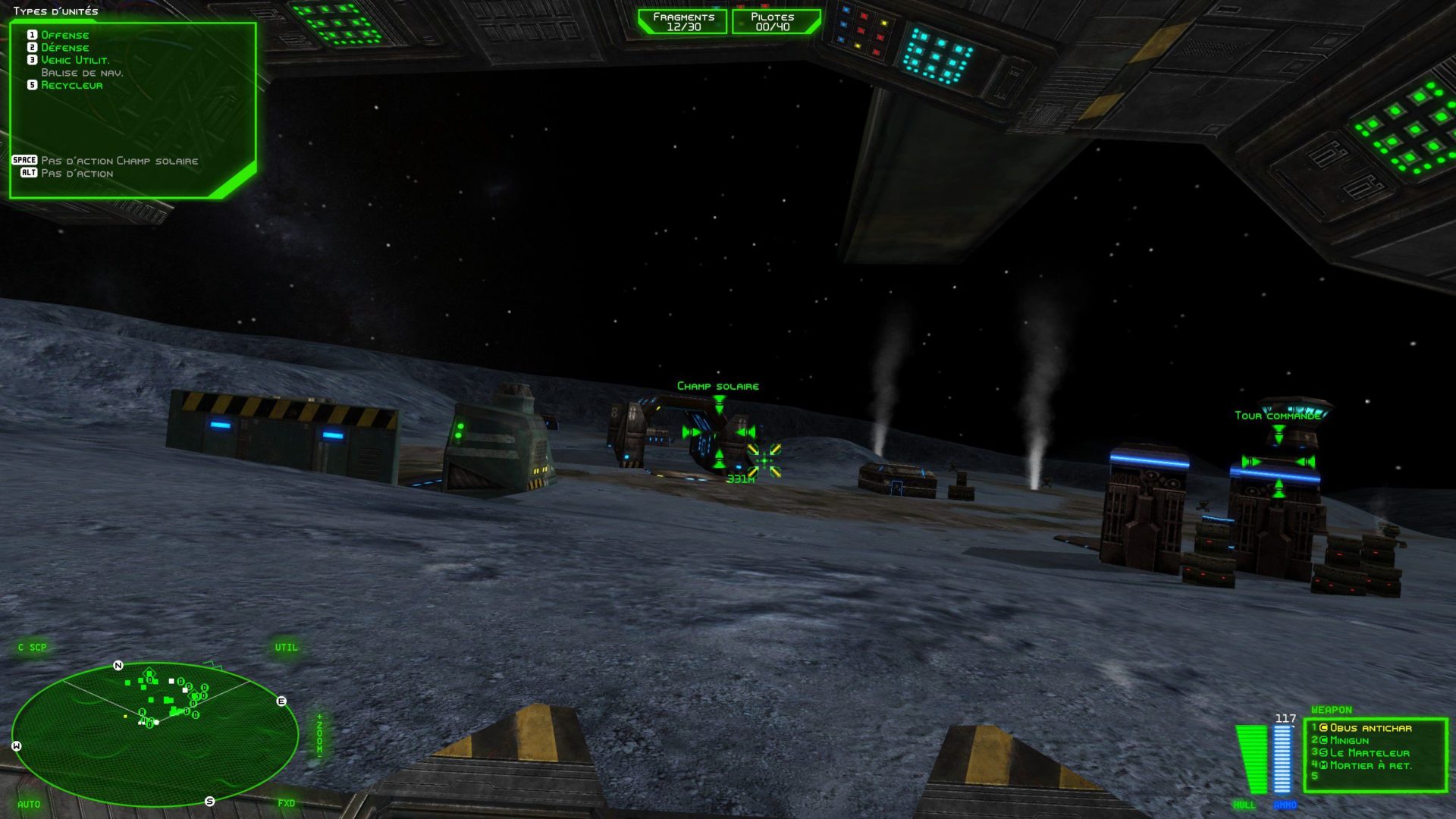
Task: Choose Recycleur from the unit list
Action: coord(71,85)
